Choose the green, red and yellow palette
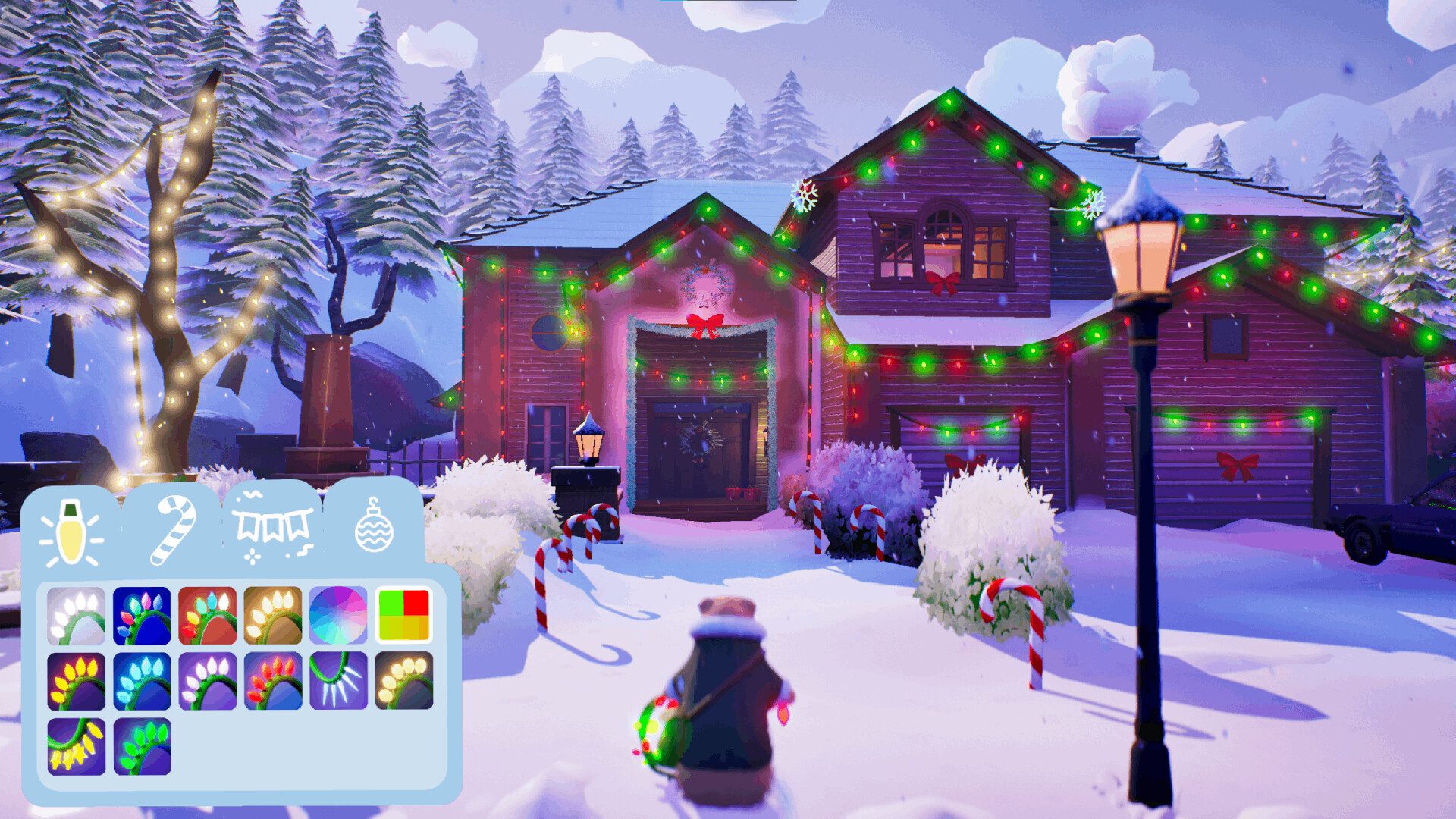 403,615
